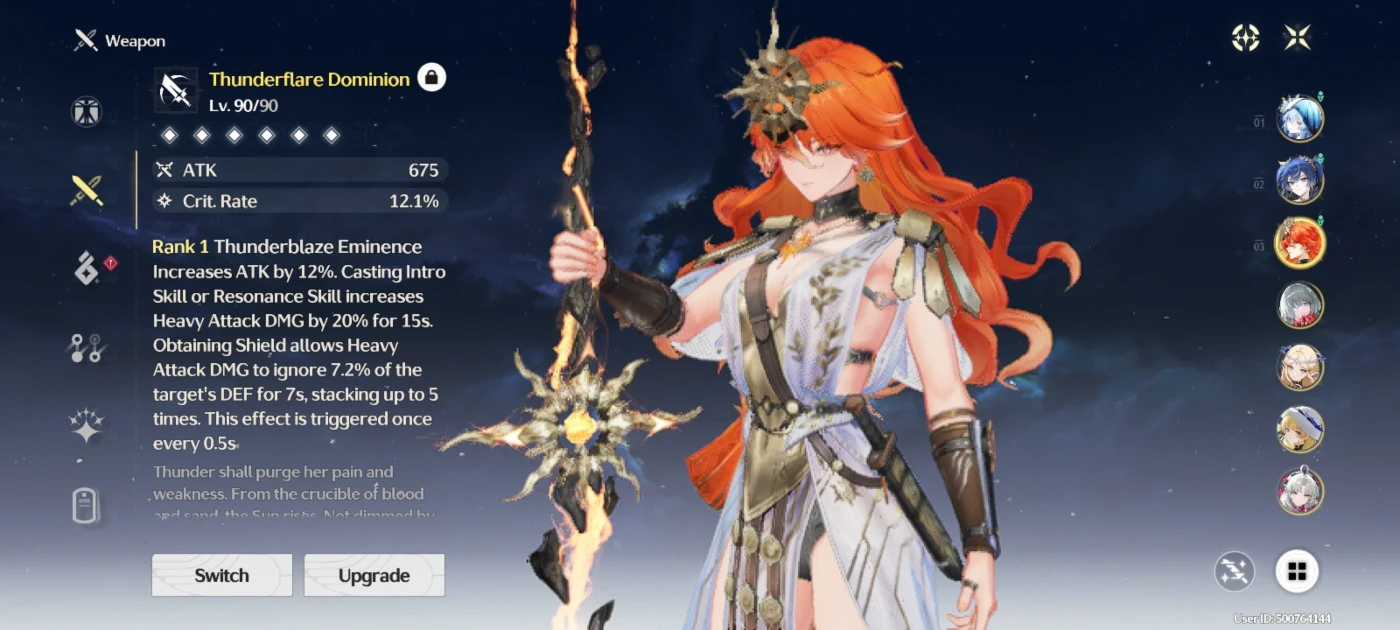This screenshot has width=1400, height=630.
Task: Select the dark-blue-haired character portrait
Action: (x=1300, y=181)
